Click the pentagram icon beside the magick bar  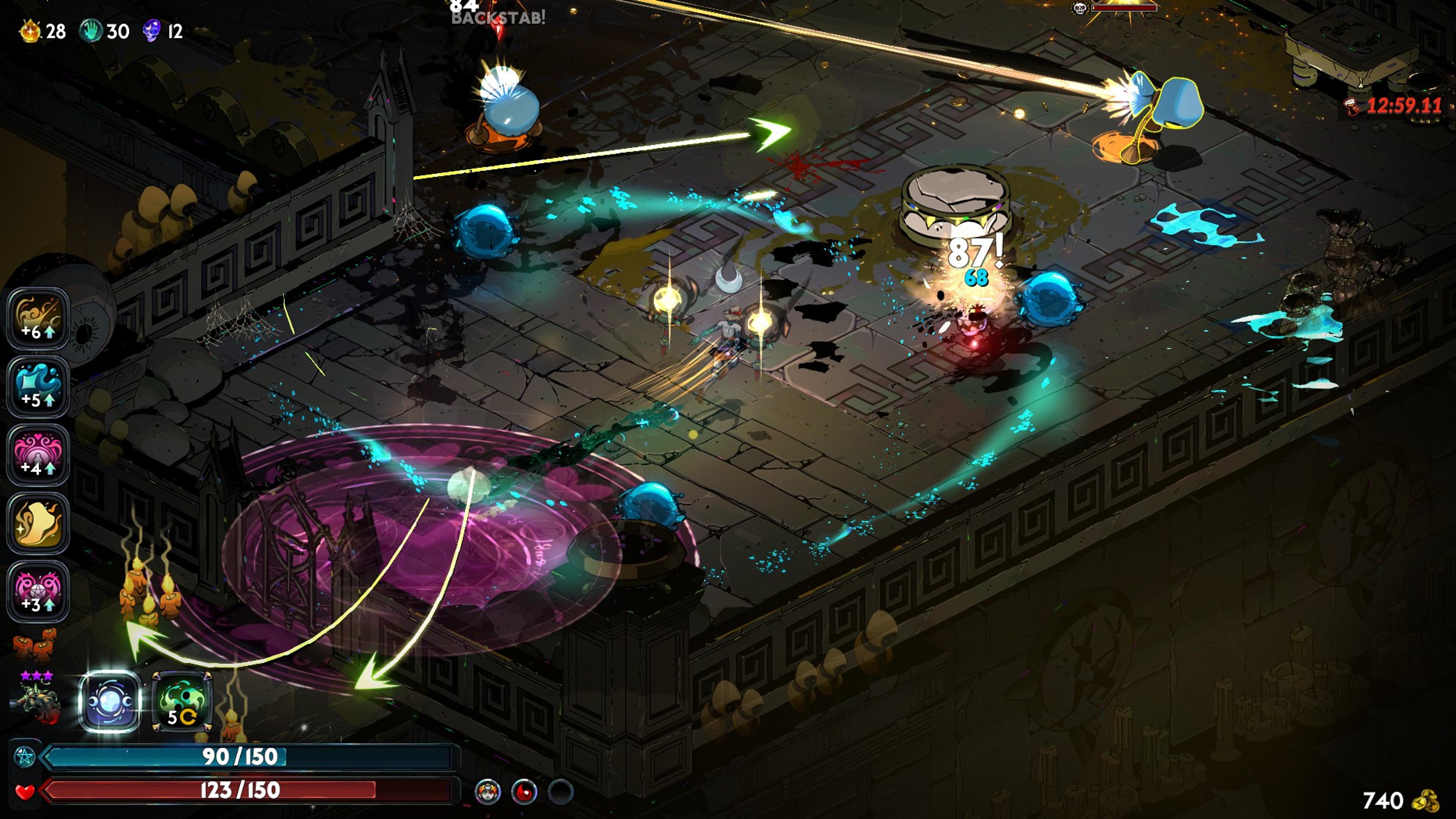pyautogui.click(x=25, y=757)
